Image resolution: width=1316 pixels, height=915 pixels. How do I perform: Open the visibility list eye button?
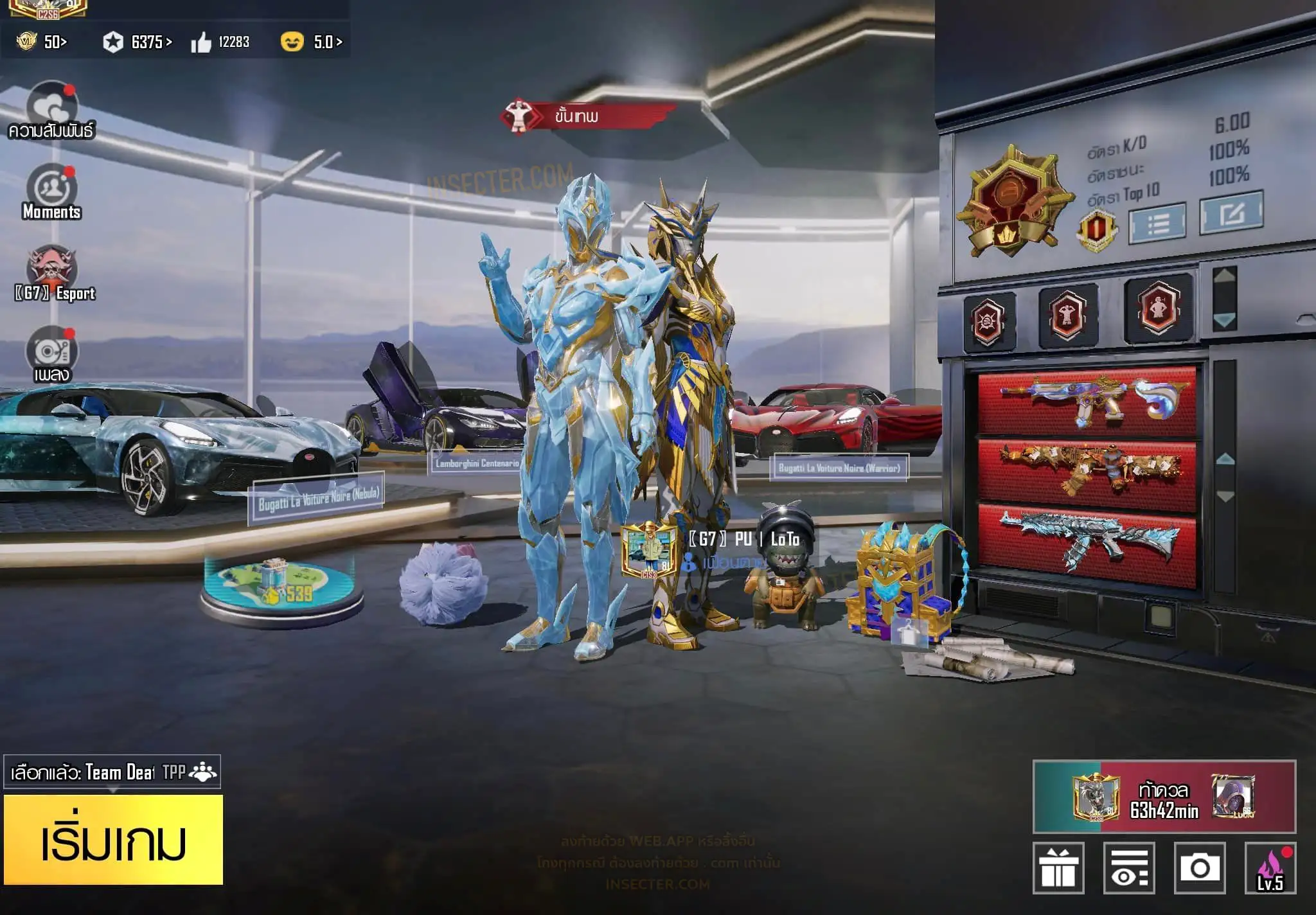[x=1129, y=868]
